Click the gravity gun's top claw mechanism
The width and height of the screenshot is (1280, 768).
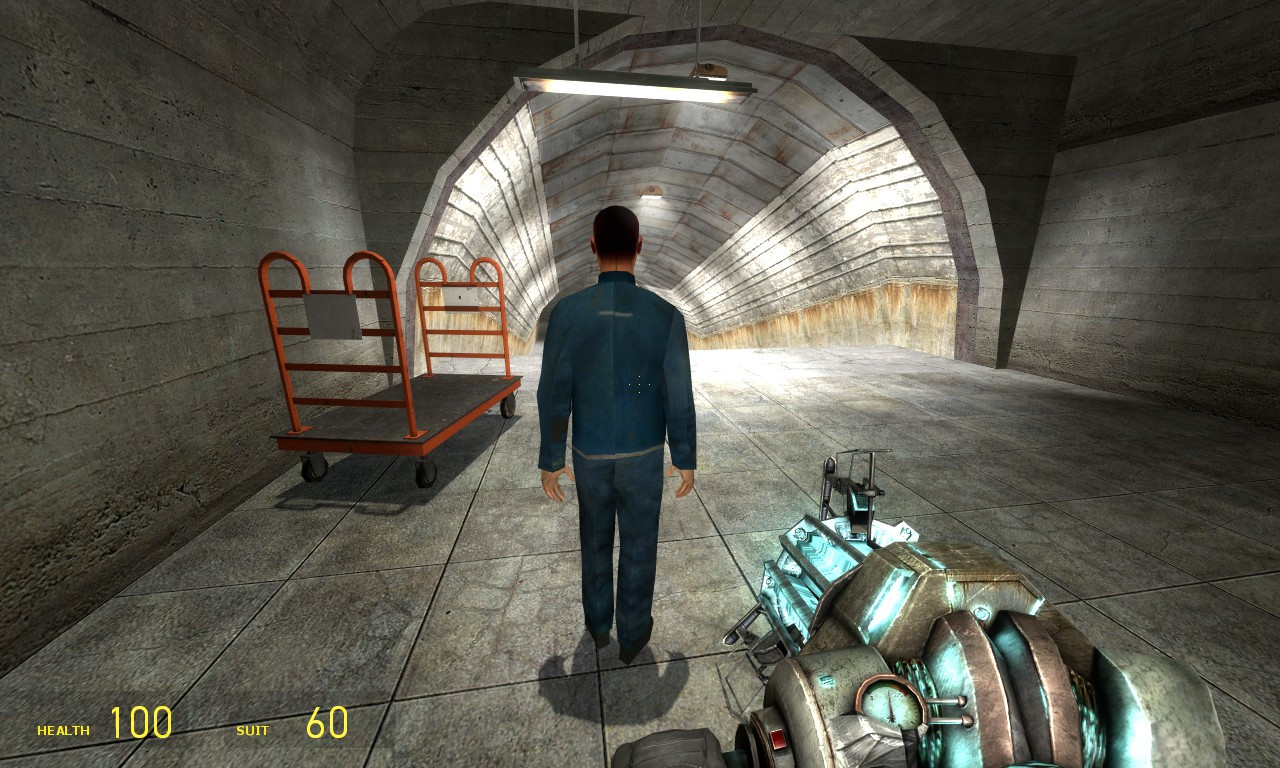pos(855,485)
